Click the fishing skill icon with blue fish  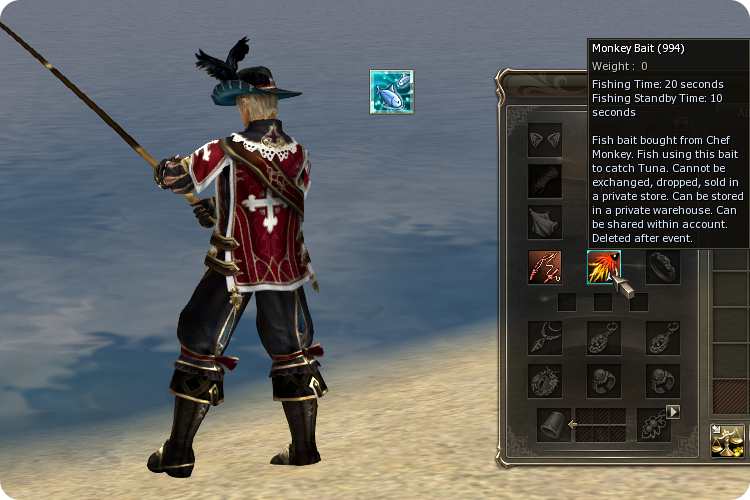[392, 92]
